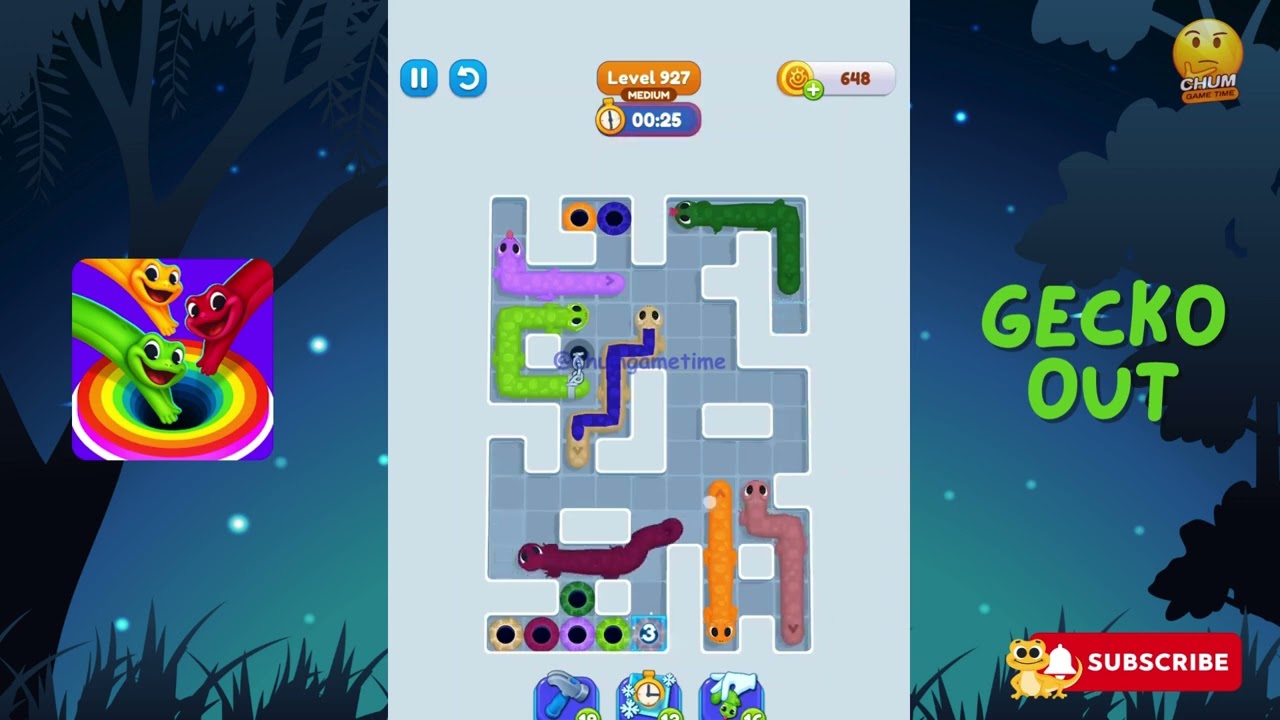This screenshot has width=1280, height=720.
Task: Click the green plus to buy coins
Action: click(812, 89)
